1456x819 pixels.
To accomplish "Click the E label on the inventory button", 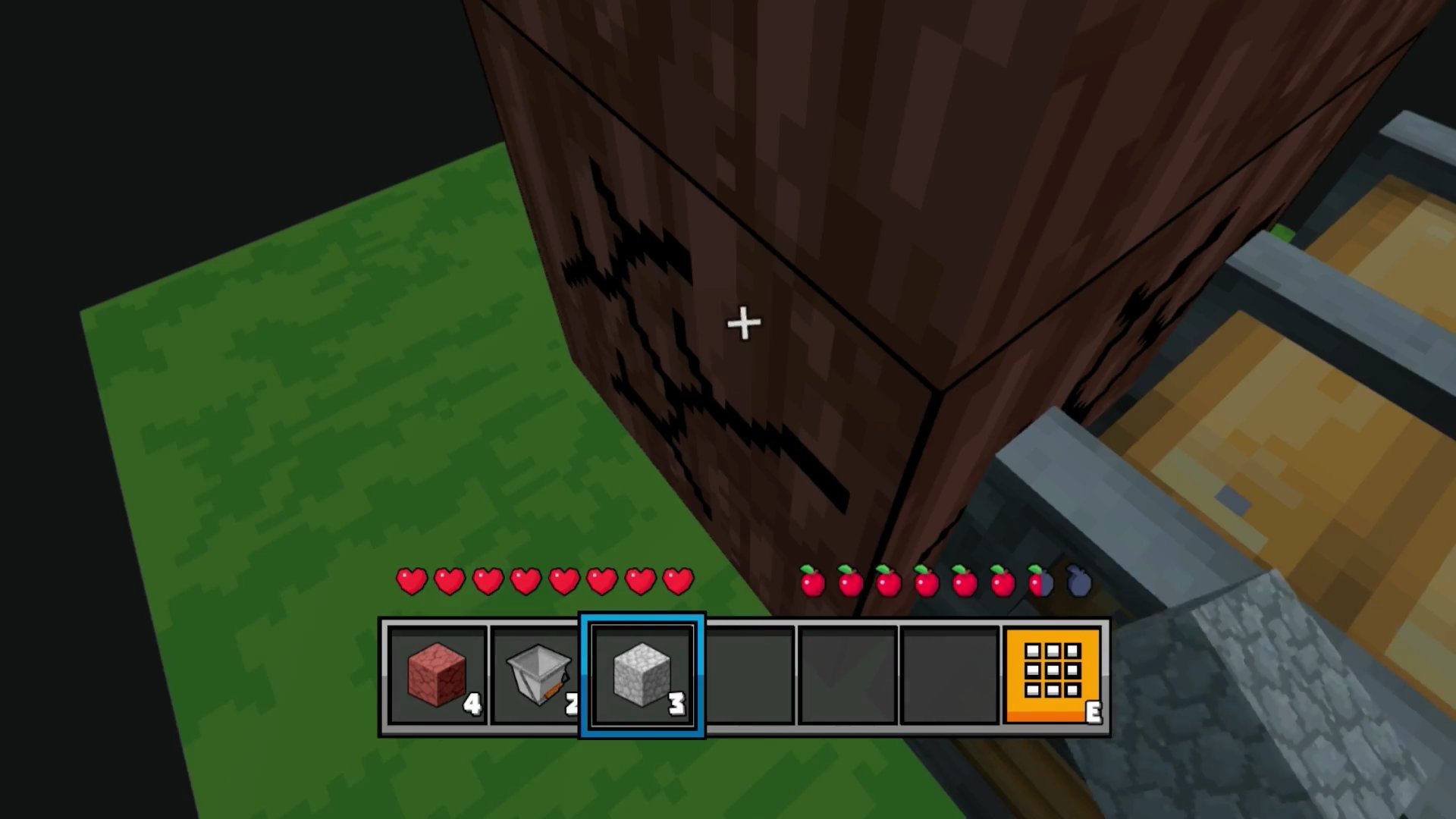I will [1094, 713].
